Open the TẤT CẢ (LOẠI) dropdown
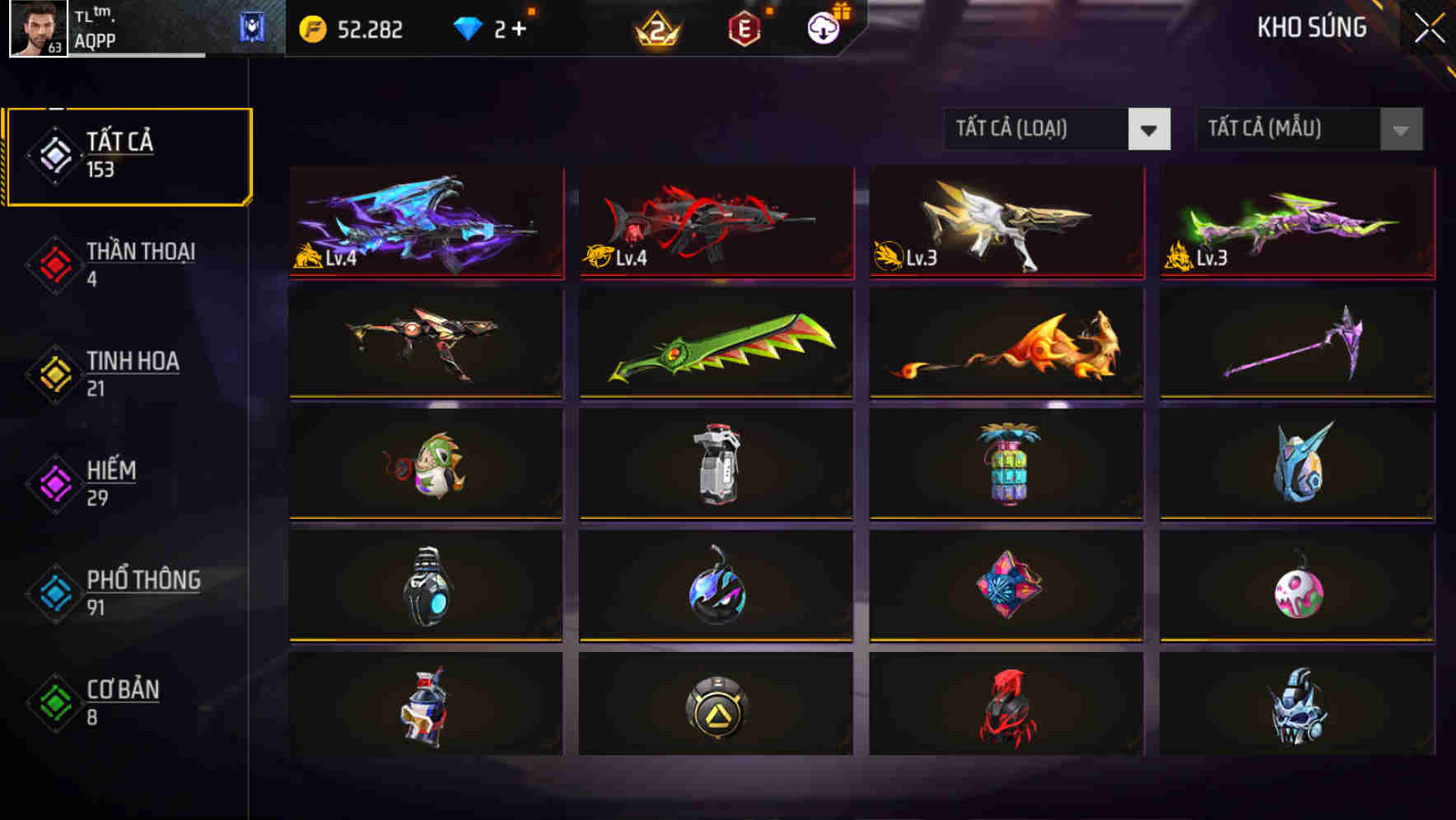 (x=1057, y=129)
